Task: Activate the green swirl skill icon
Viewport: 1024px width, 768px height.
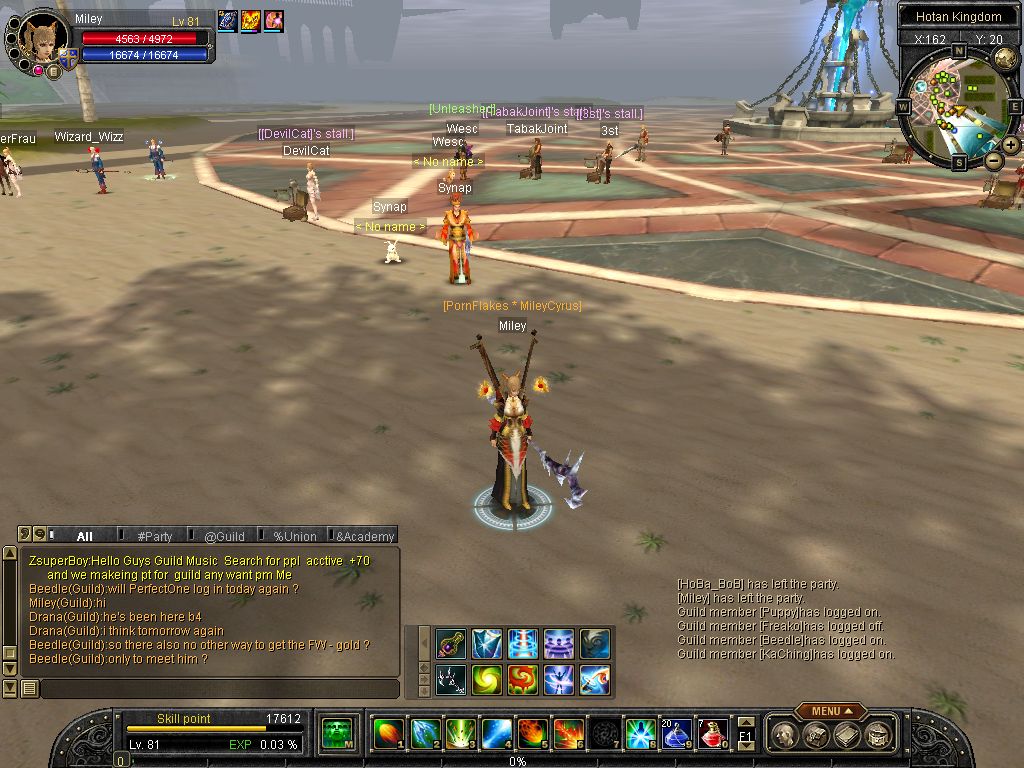Action: [487, 678]
